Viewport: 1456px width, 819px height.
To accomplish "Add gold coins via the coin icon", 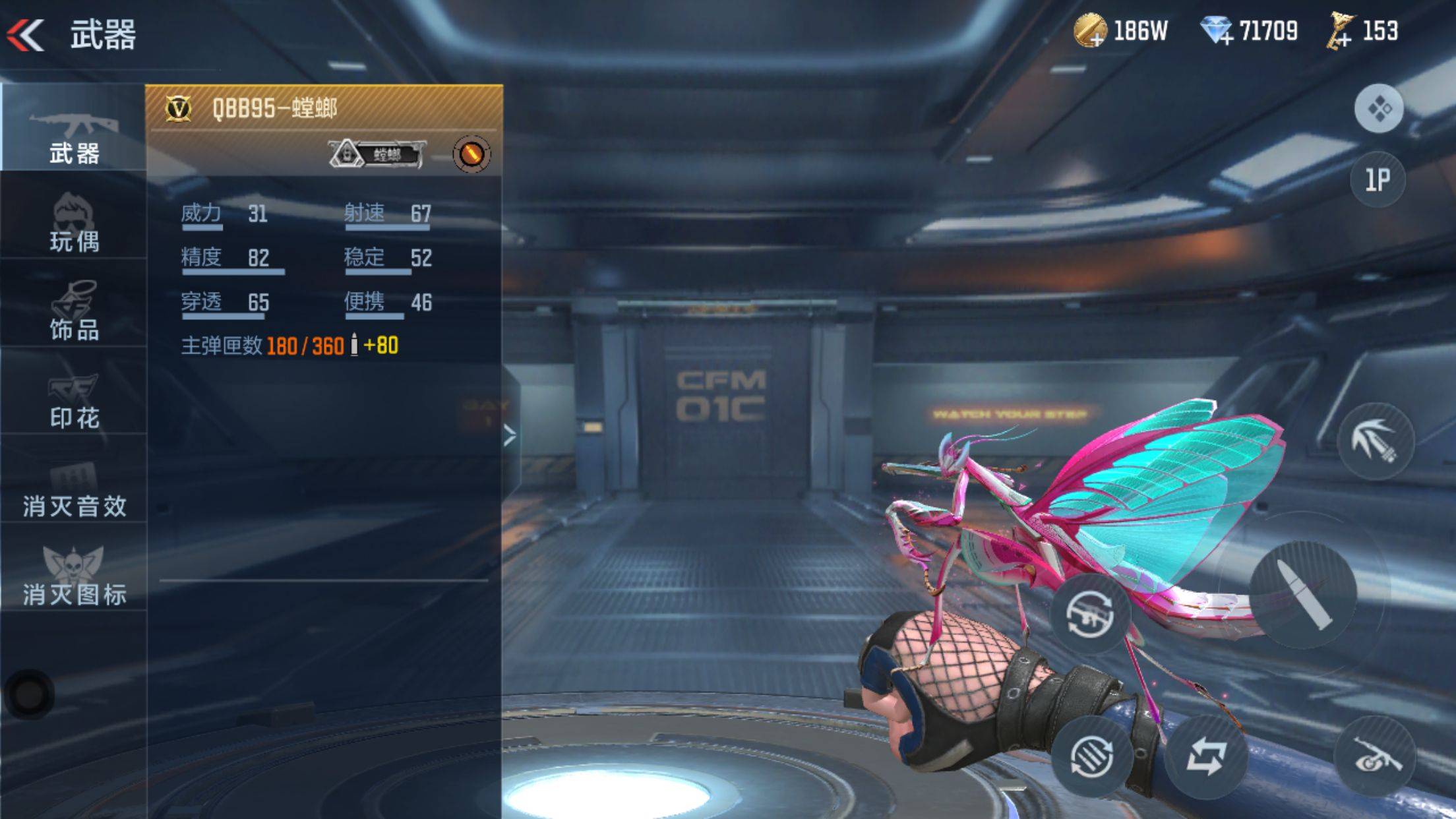I will (1089, 31).
